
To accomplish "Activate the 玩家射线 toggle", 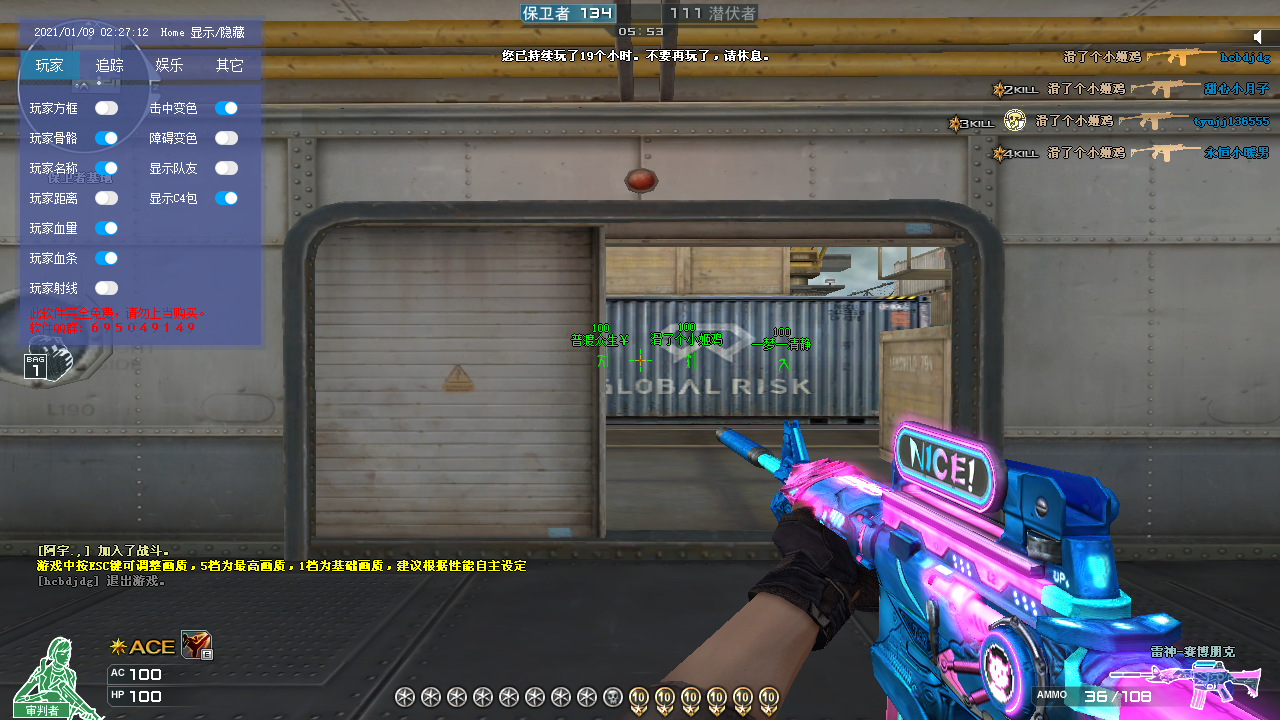I will point(106,288).
